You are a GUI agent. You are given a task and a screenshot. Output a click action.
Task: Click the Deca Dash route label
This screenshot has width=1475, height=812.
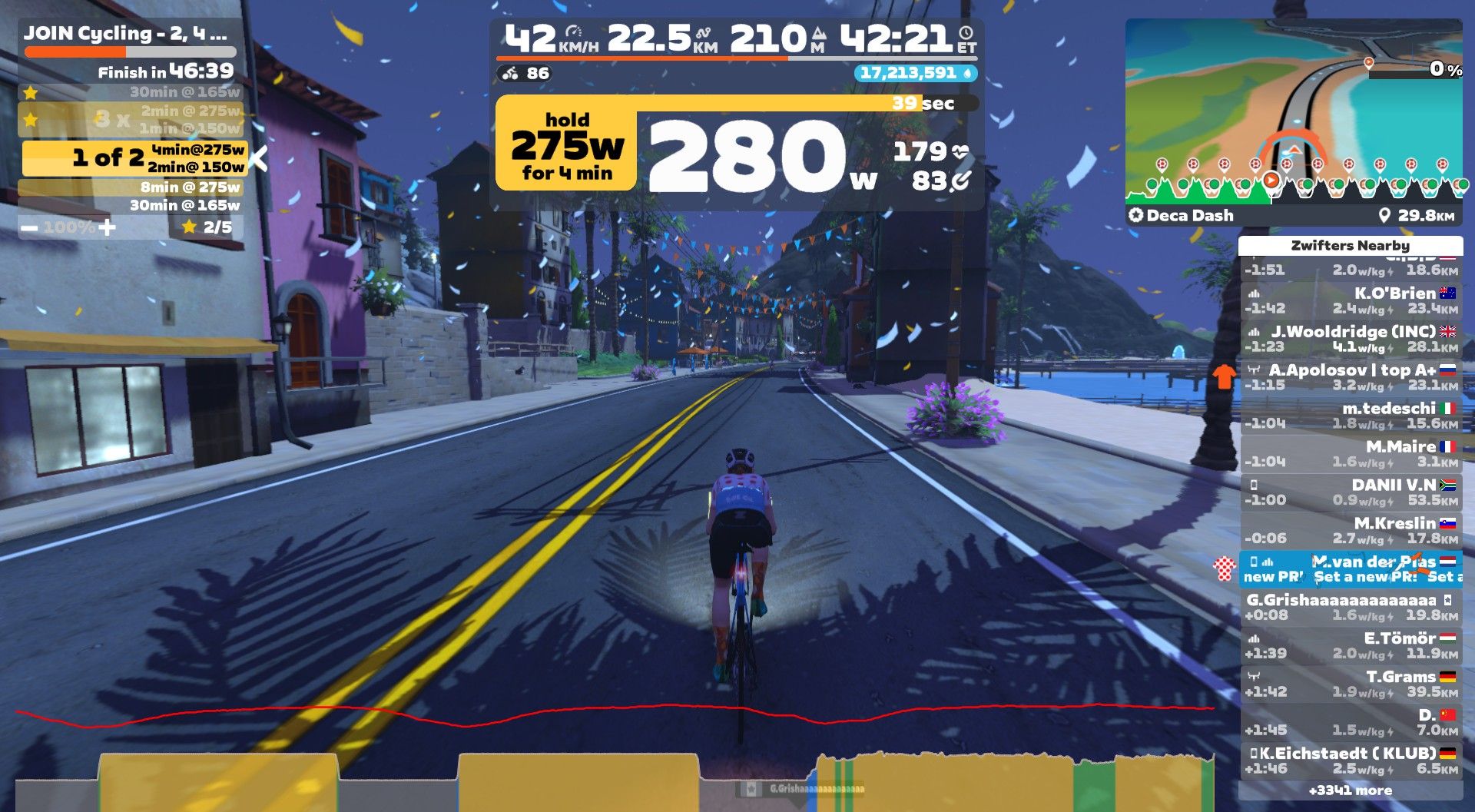(x=1188, y=216)
